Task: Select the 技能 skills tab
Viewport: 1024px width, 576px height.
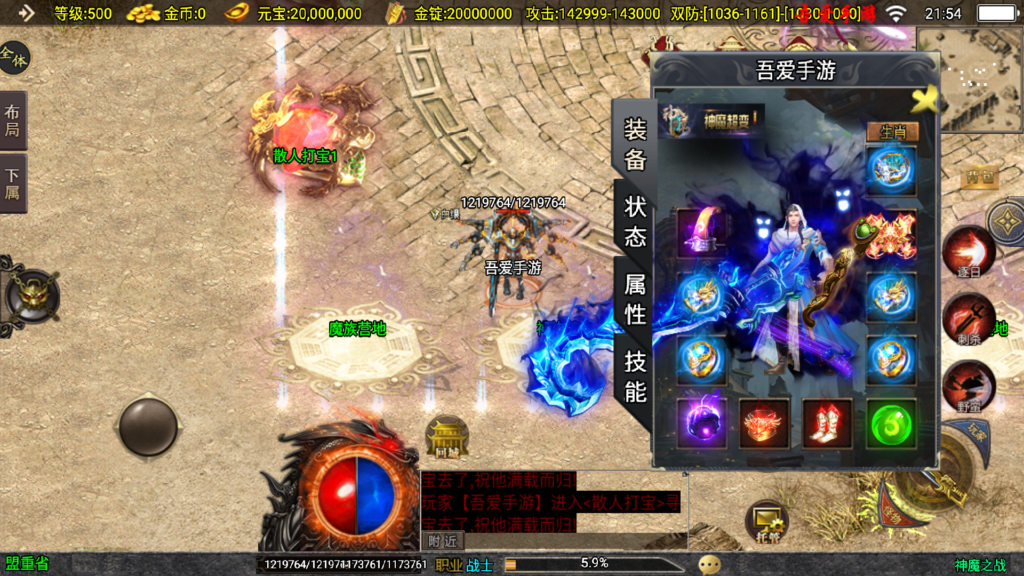Action: [x=636, y=376]
